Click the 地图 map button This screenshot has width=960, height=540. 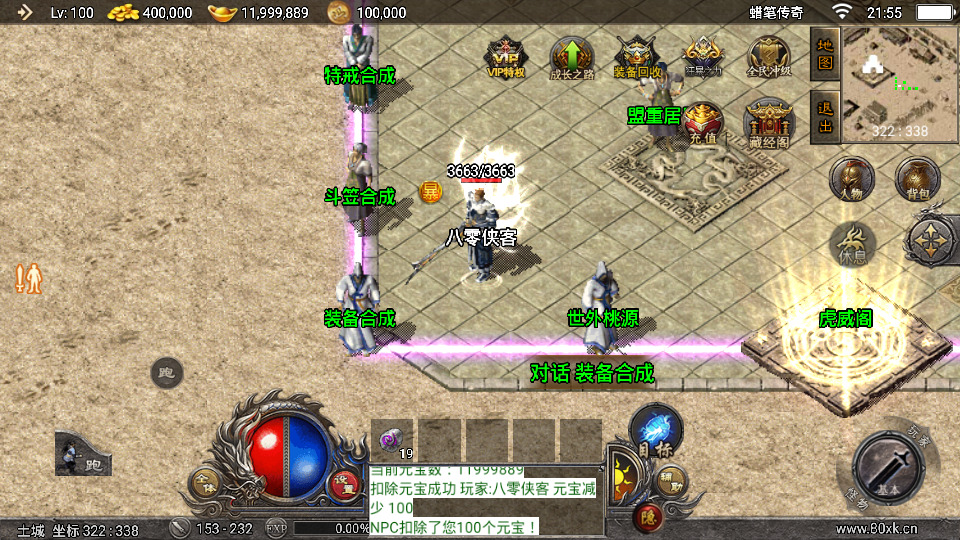click(x=825, y=54)
